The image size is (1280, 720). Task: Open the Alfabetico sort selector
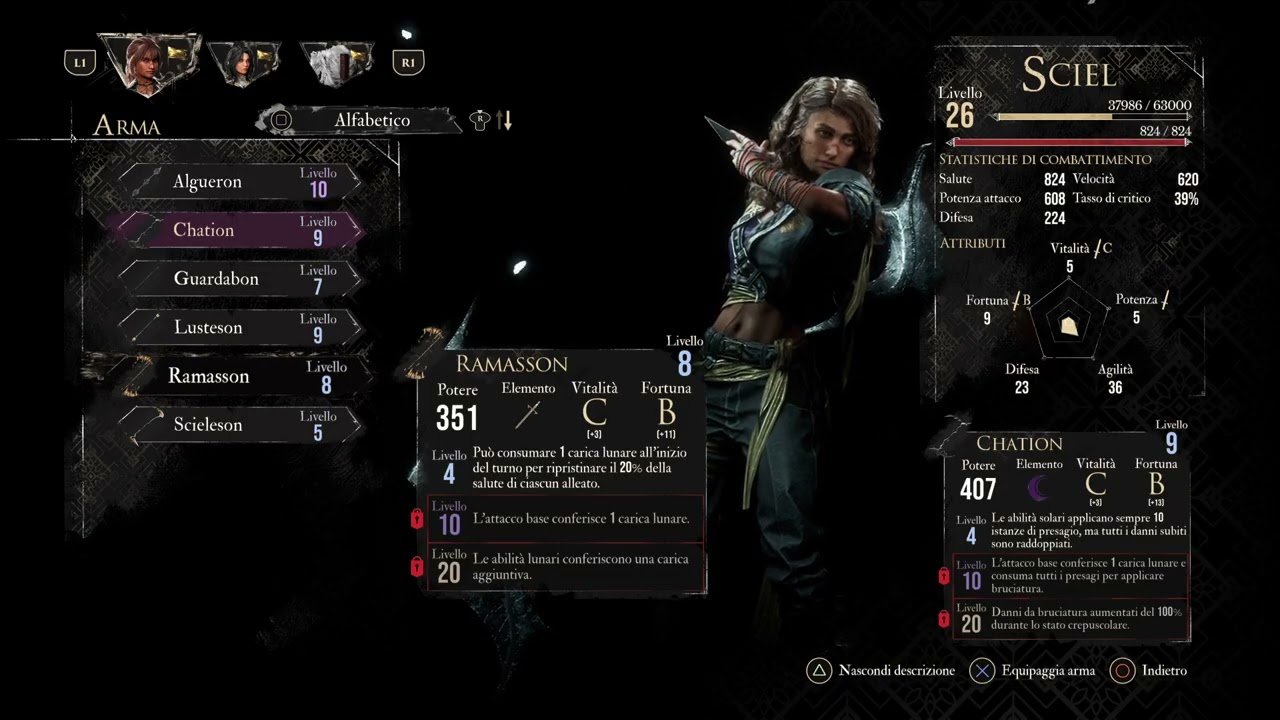(x=371, y=120)
